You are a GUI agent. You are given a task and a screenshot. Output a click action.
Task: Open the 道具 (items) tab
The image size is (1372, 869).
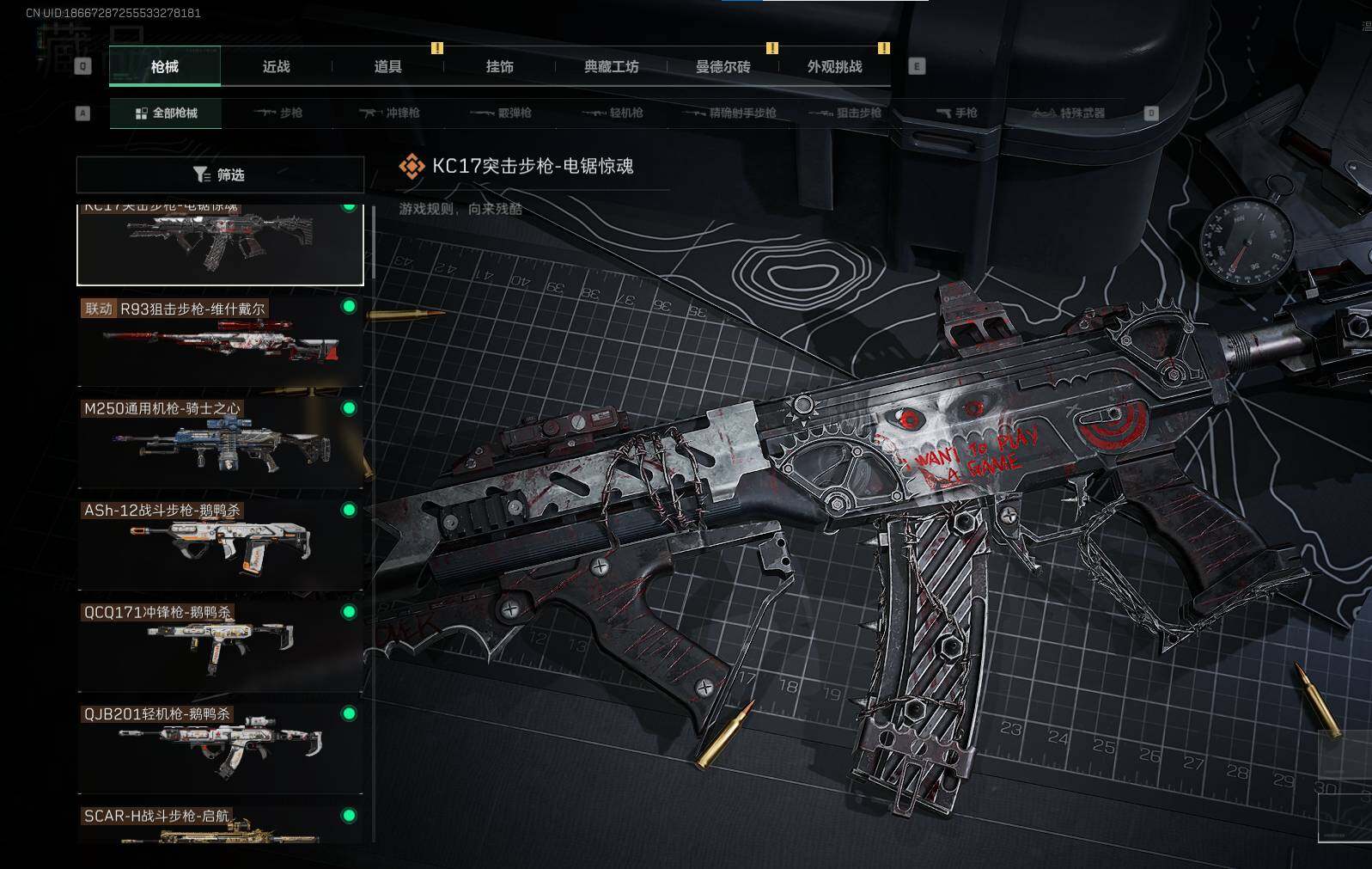tap(387, 67)
